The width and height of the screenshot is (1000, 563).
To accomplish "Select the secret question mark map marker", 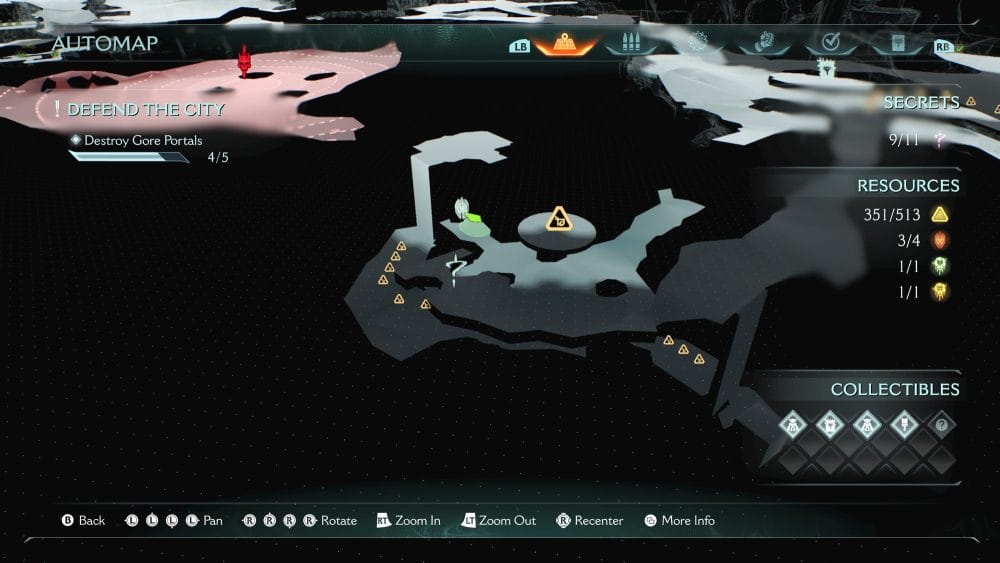I will point(456,268).
